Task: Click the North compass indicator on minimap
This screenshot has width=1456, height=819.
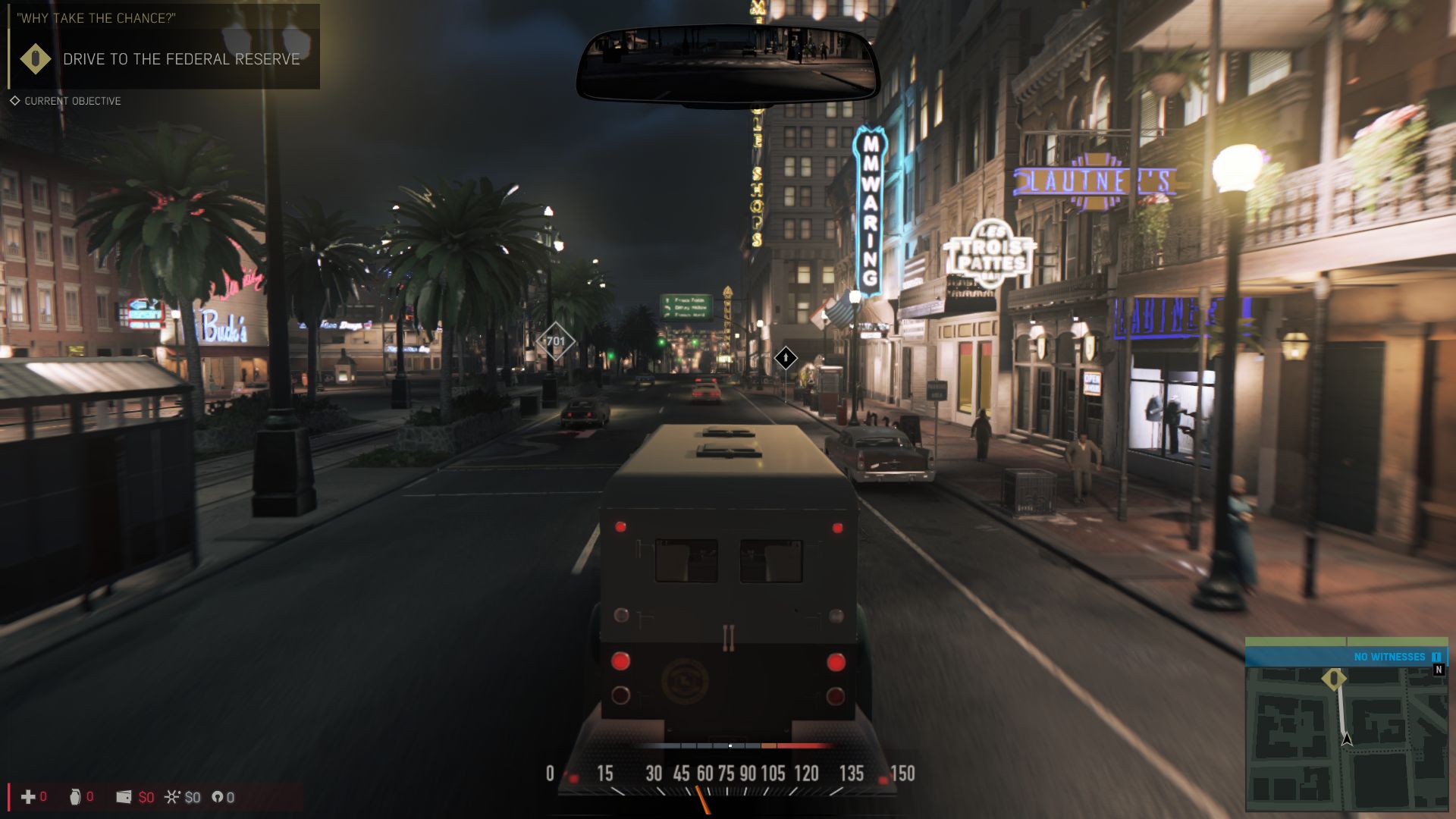Action: pos(1439,670)
